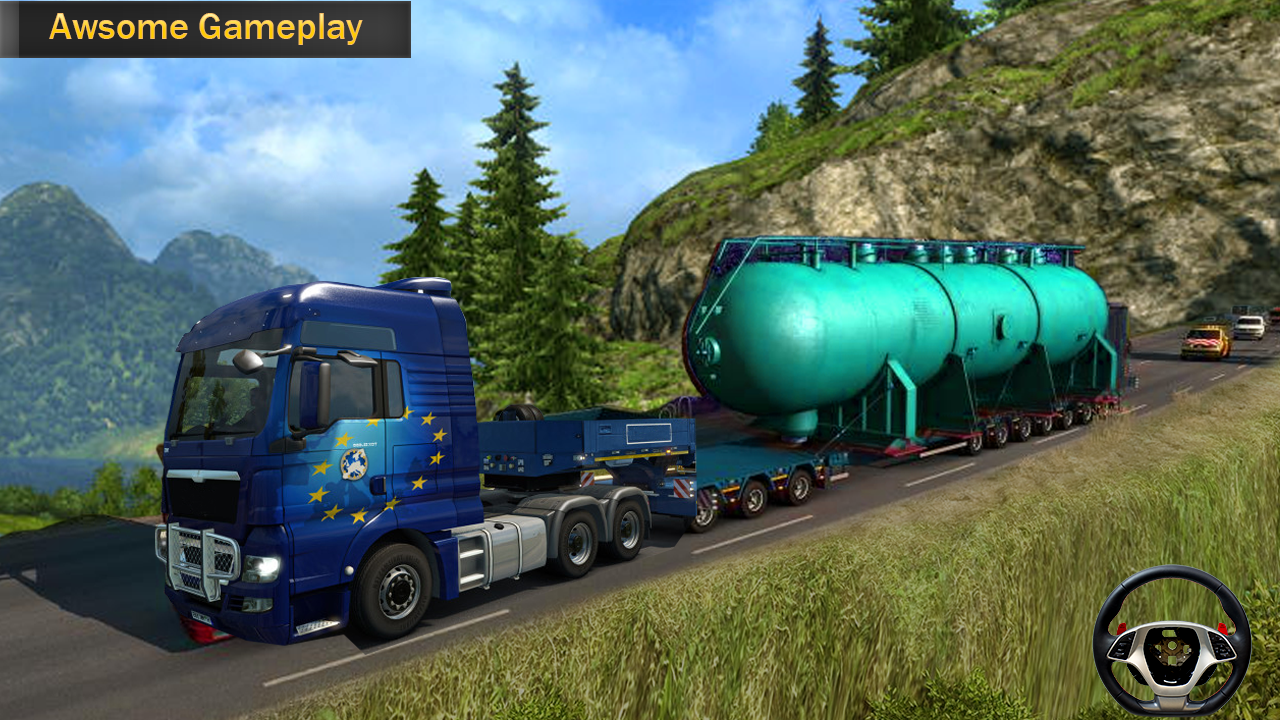1280x720 pixels.
Task: Click the globe logo inside the star circle
Action: pyautogui.click(x=356, y=466)
